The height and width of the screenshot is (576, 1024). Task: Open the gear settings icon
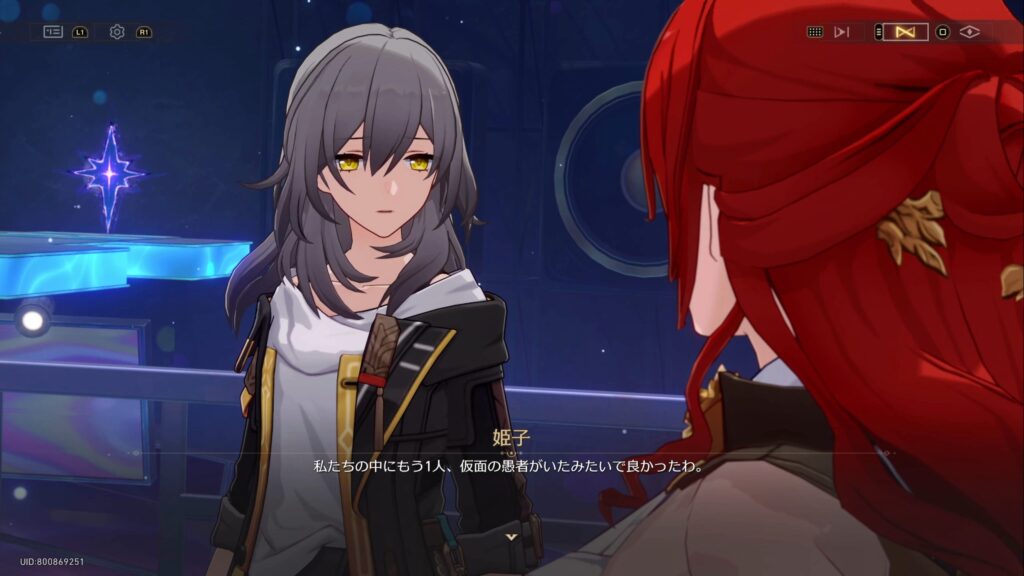point(117,32)
